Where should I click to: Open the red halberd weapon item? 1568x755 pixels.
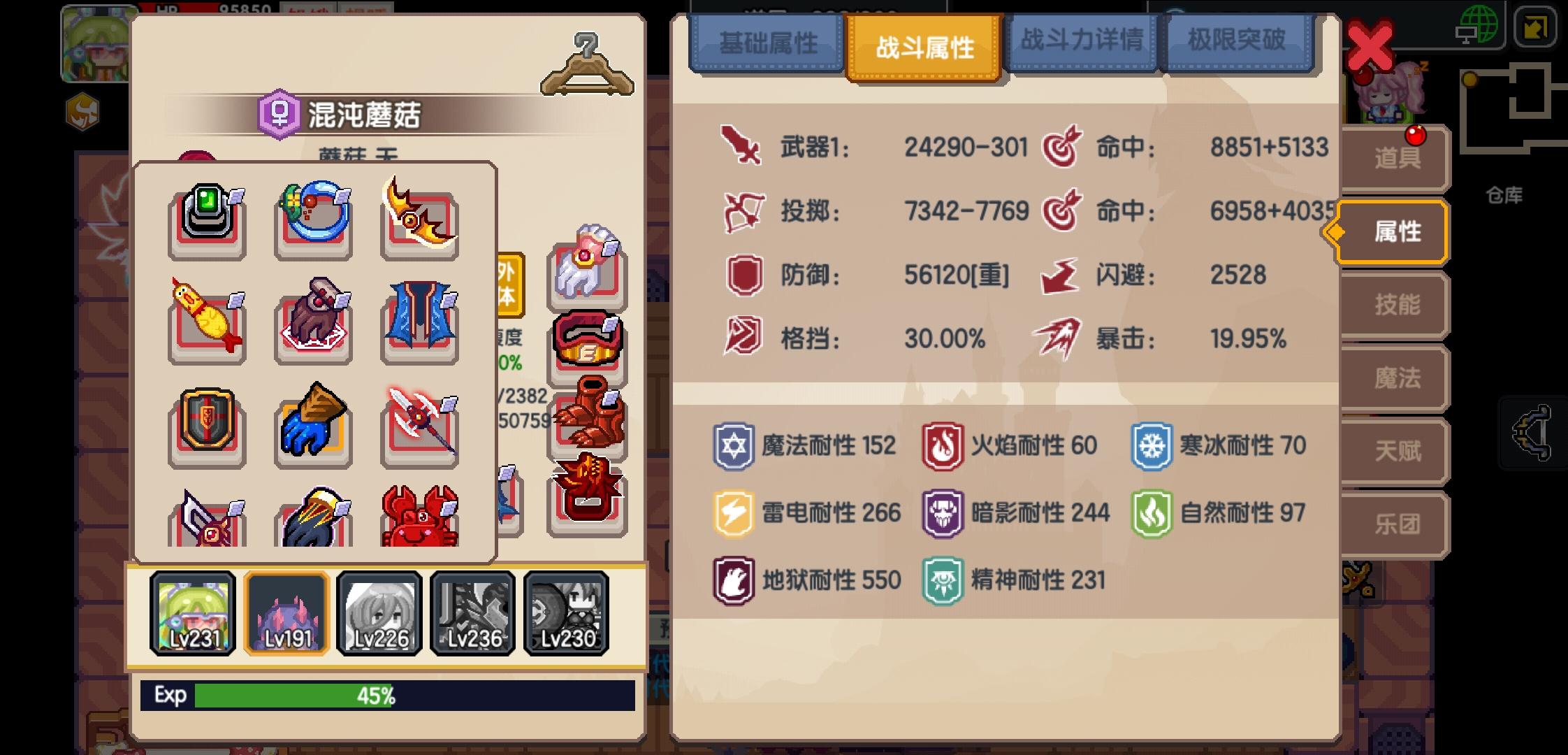(x=419, y=426)
